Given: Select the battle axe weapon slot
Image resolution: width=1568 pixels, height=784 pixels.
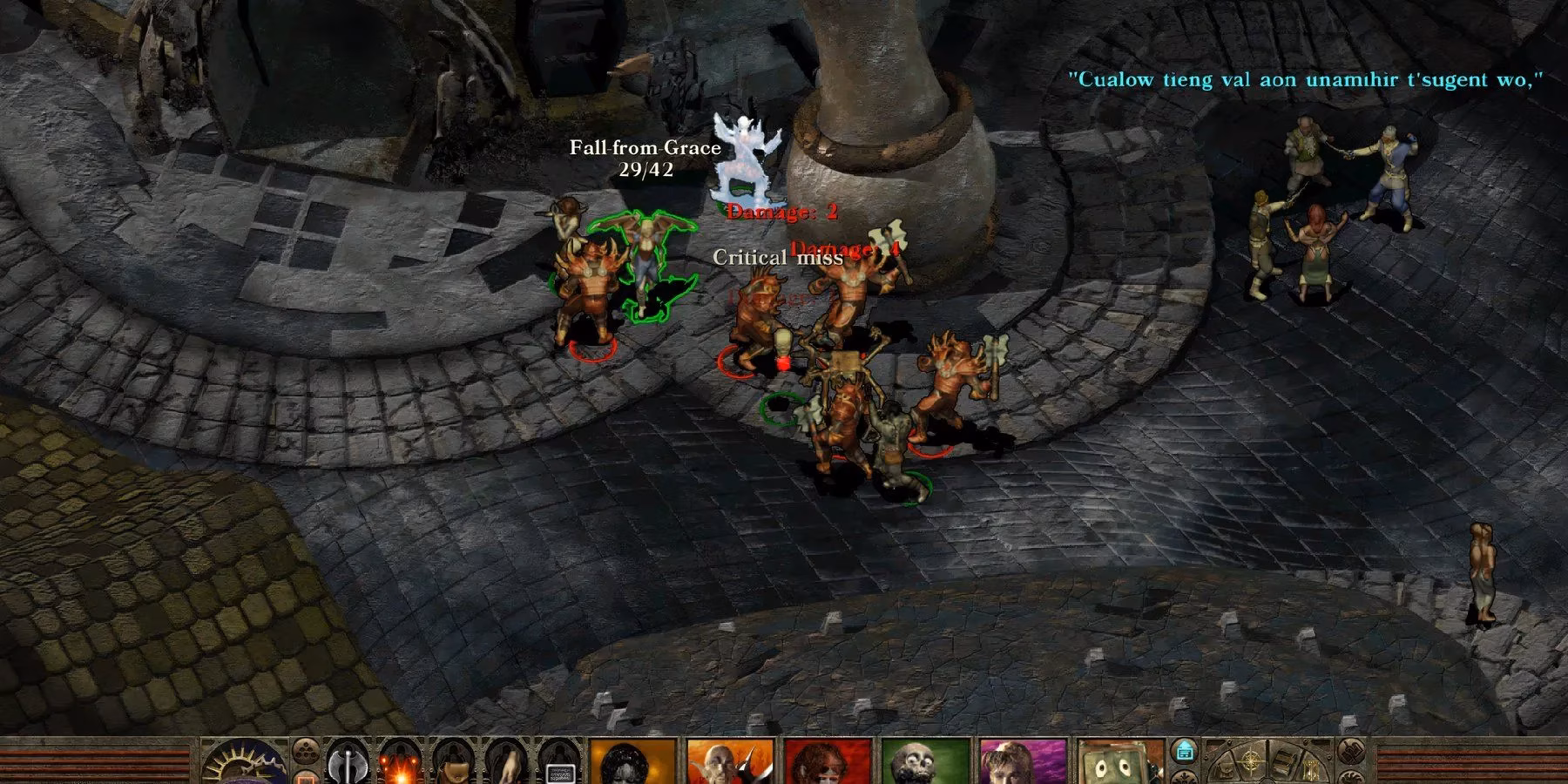Looking at the screenshot, I should [x=348, y=765].
